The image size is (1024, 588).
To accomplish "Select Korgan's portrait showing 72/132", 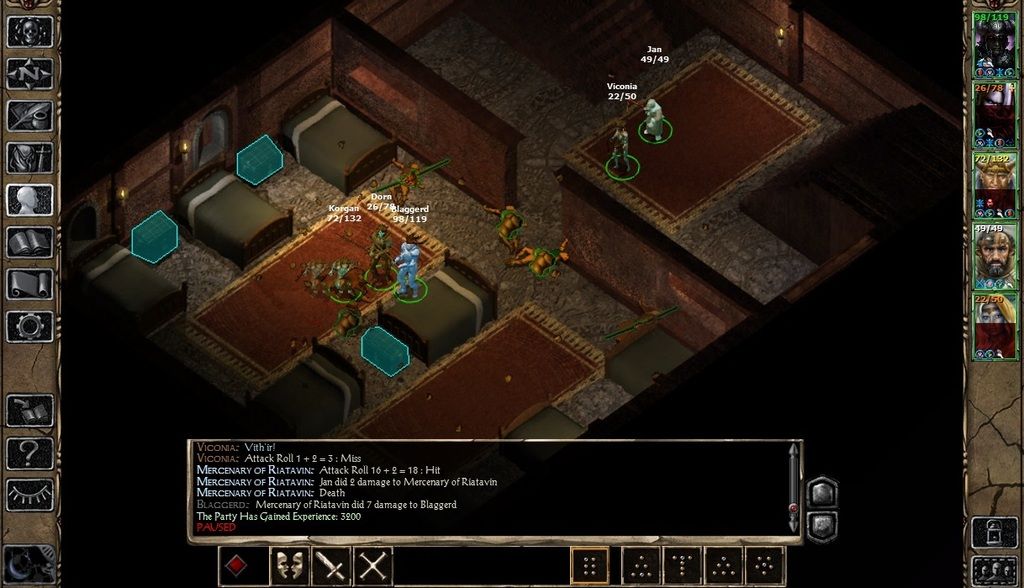I will click(x=995, y=186).
